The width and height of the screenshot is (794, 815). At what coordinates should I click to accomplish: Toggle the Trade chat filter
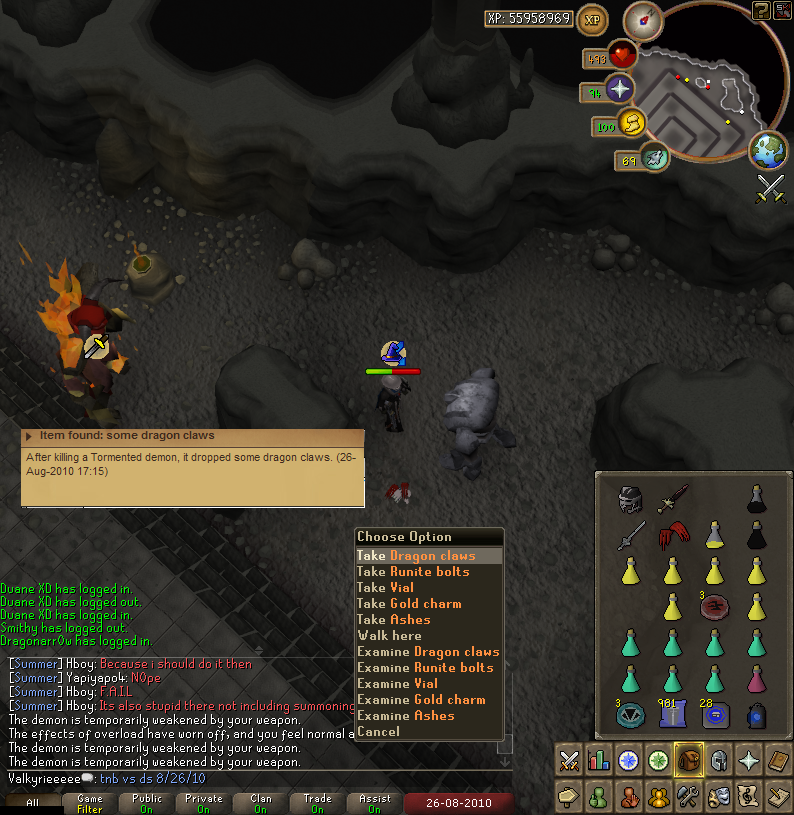(318, 803)
